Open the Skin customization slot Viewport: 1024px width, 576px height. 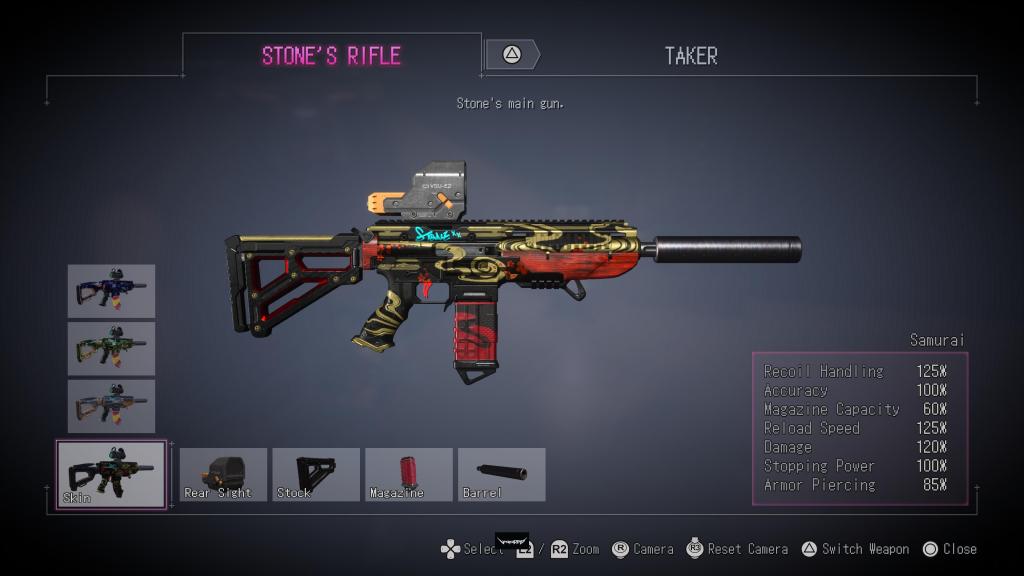click(x=111, y=475)
